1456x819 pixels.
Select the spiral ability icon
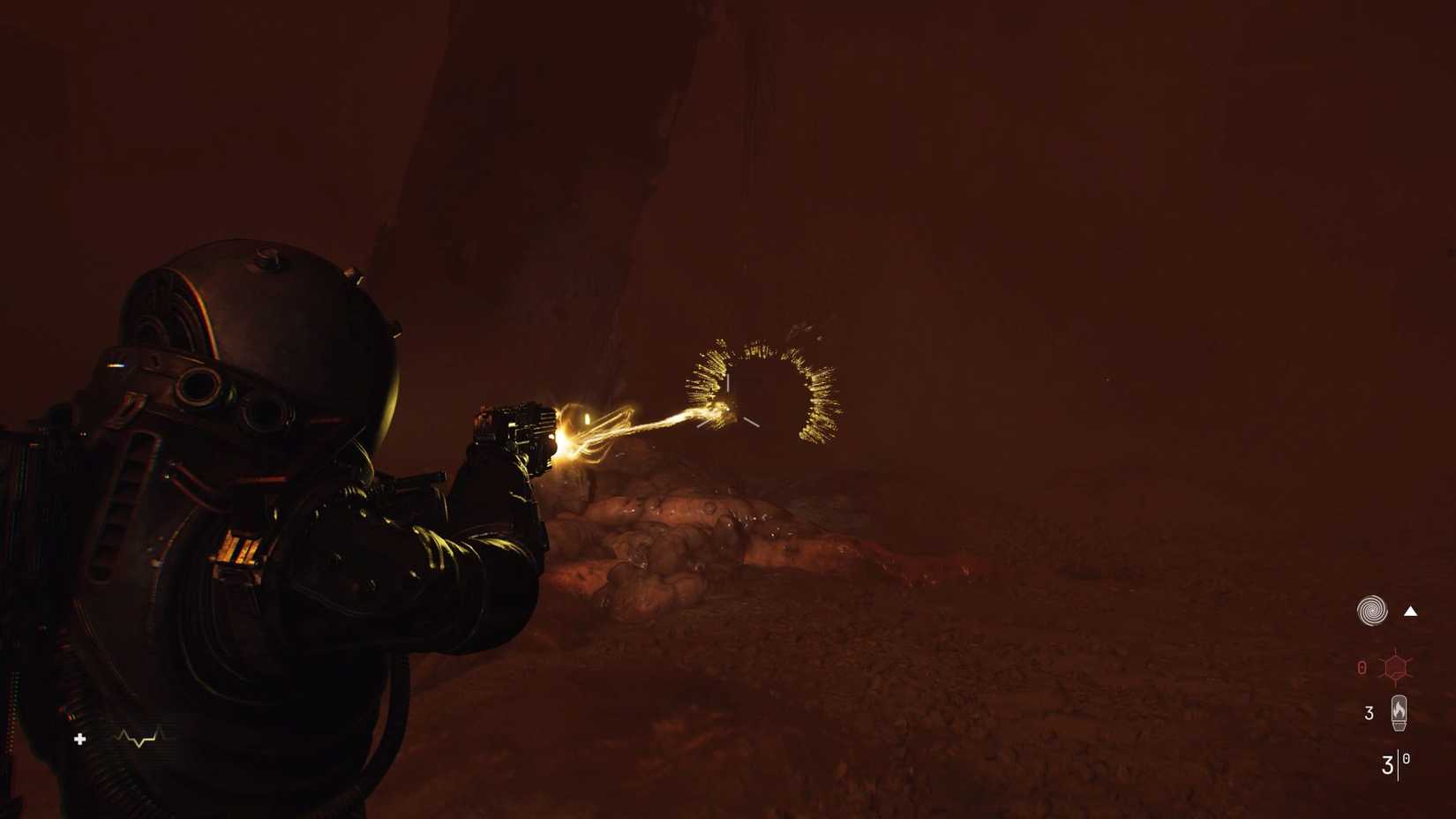click(1370, 611)
